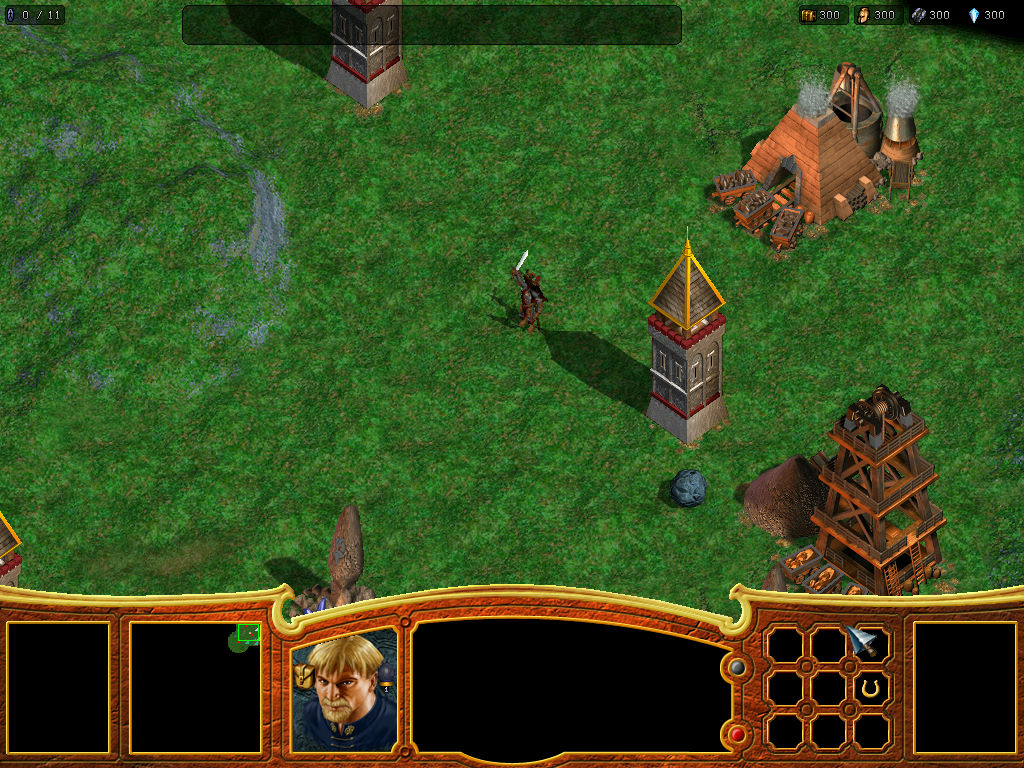This screenshot has height=768, width=1024.
Task: Click the grey gem button
Action: point(738,667)
